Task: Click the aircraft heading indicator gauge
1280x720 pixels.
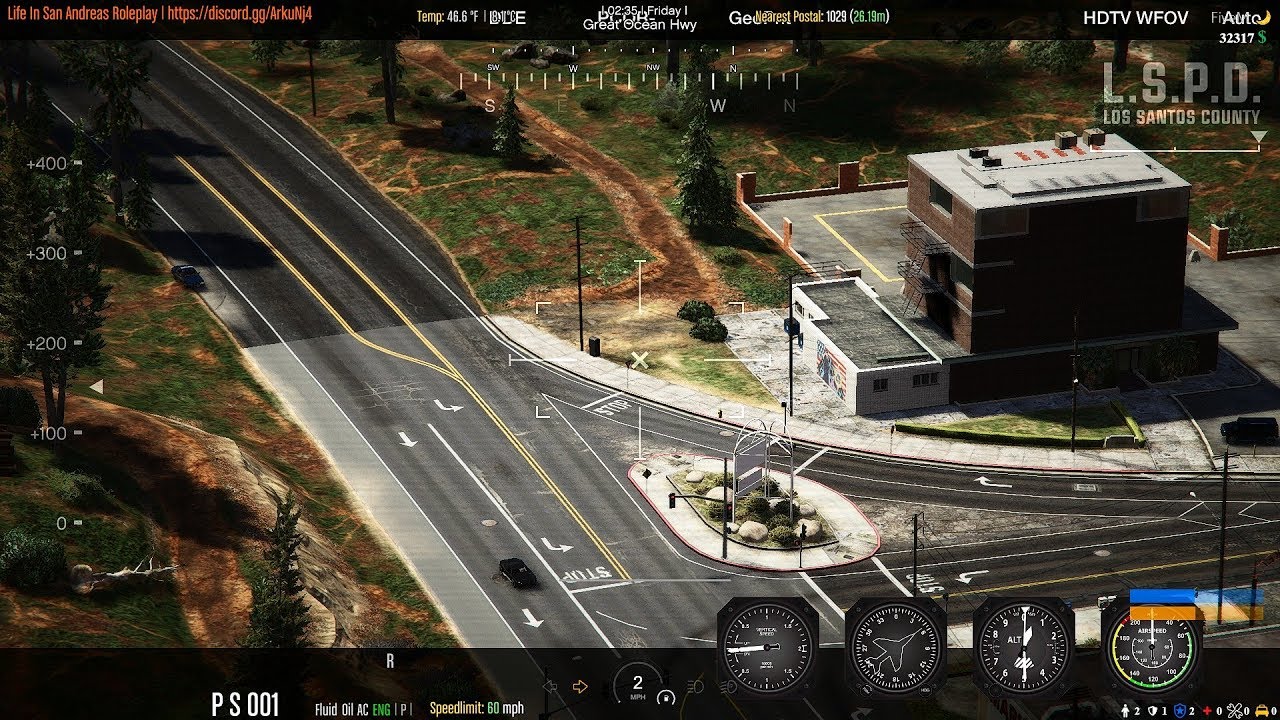Action: pos(895,645)
